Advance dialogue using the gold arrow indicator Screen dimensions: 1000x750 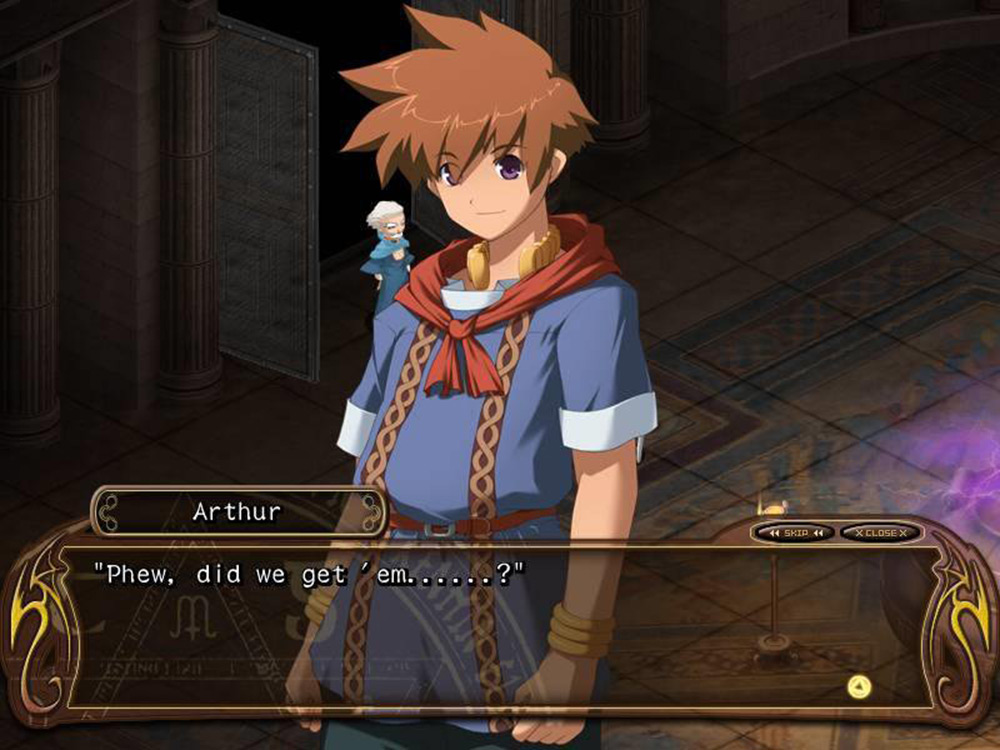858,687
